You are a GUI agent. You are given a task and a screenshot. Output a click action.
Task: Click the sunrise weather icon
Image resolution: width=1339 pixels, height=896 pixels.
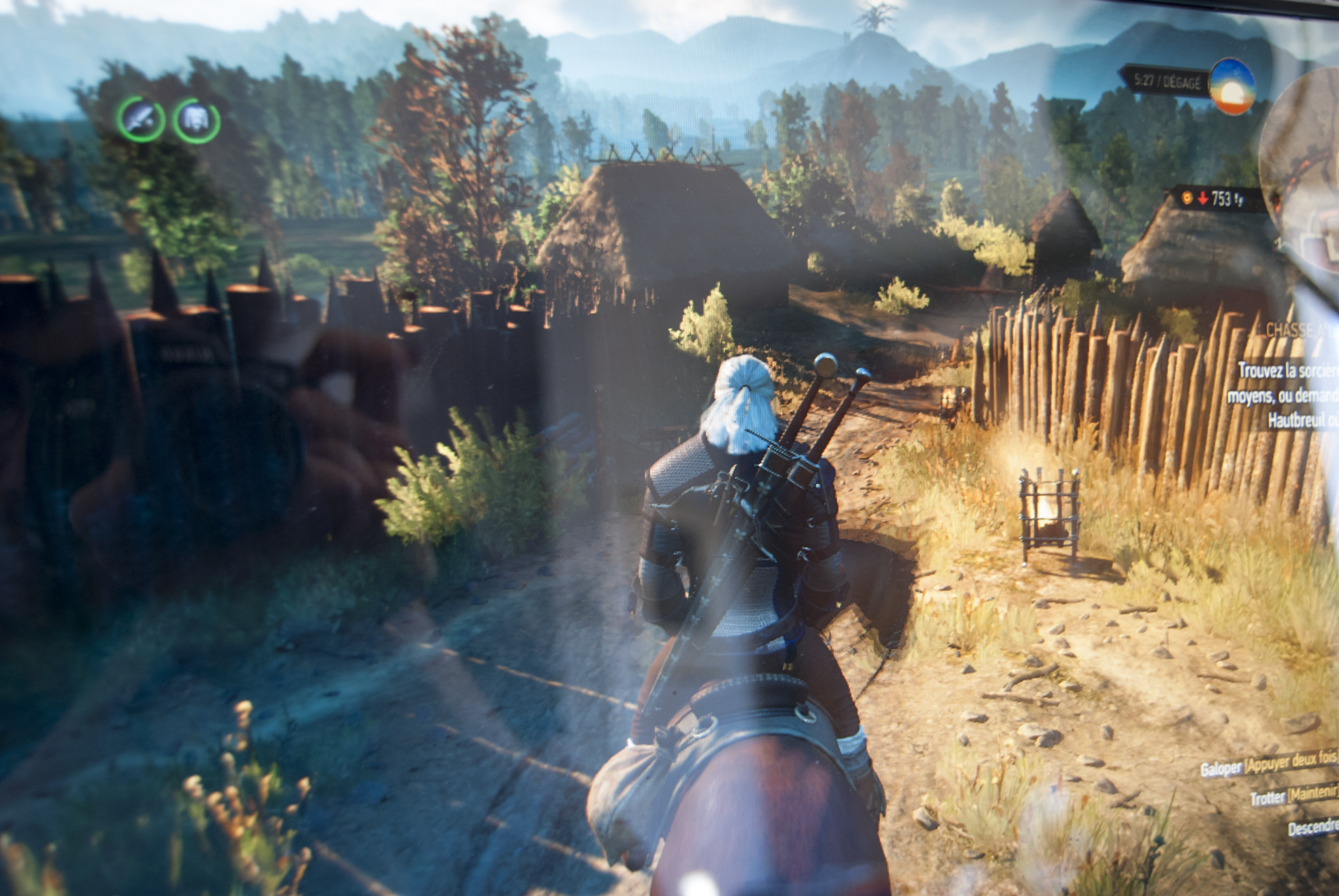(1232, 86)
